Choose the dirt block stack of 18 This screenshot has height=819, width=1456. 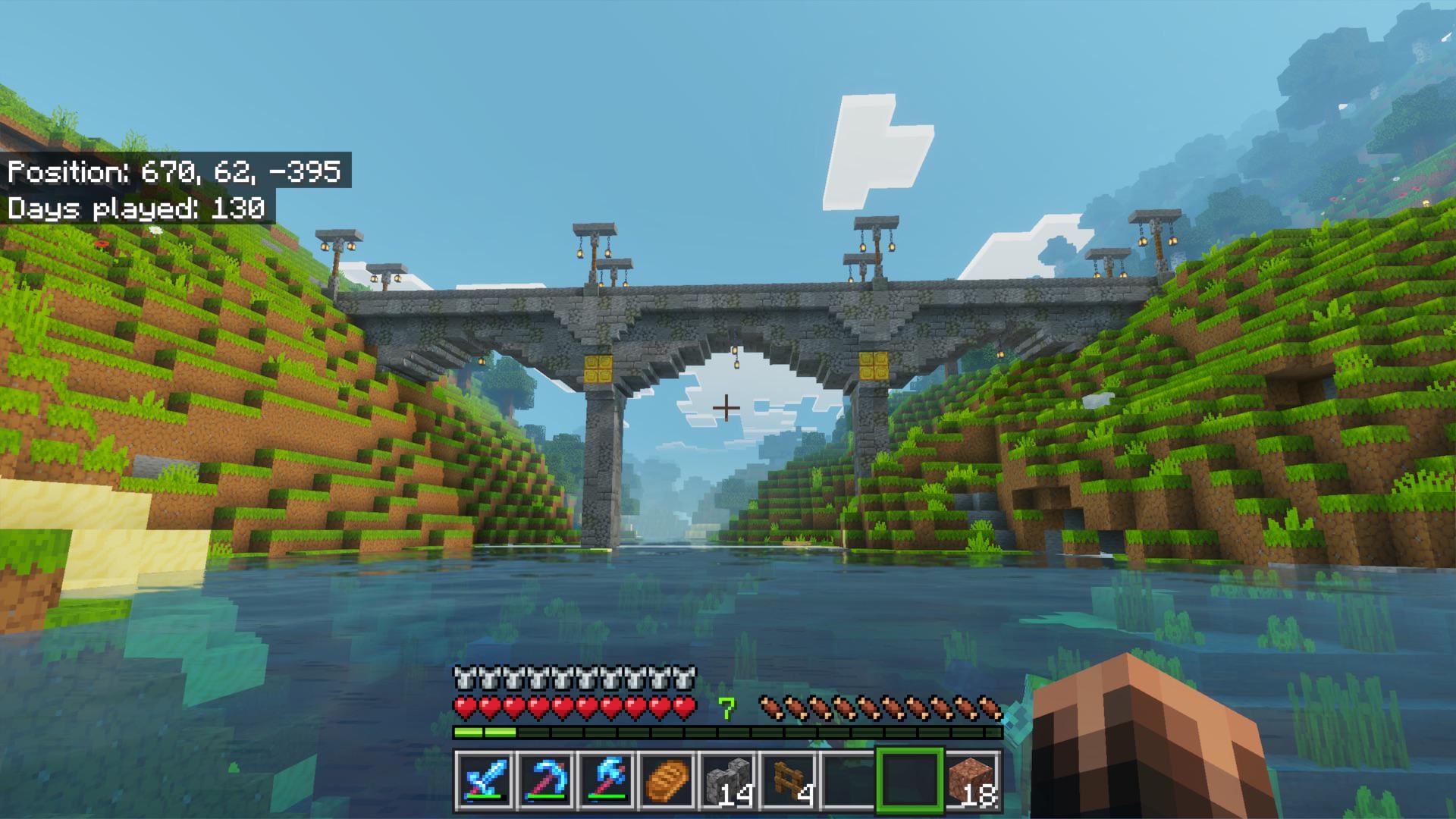973,779
